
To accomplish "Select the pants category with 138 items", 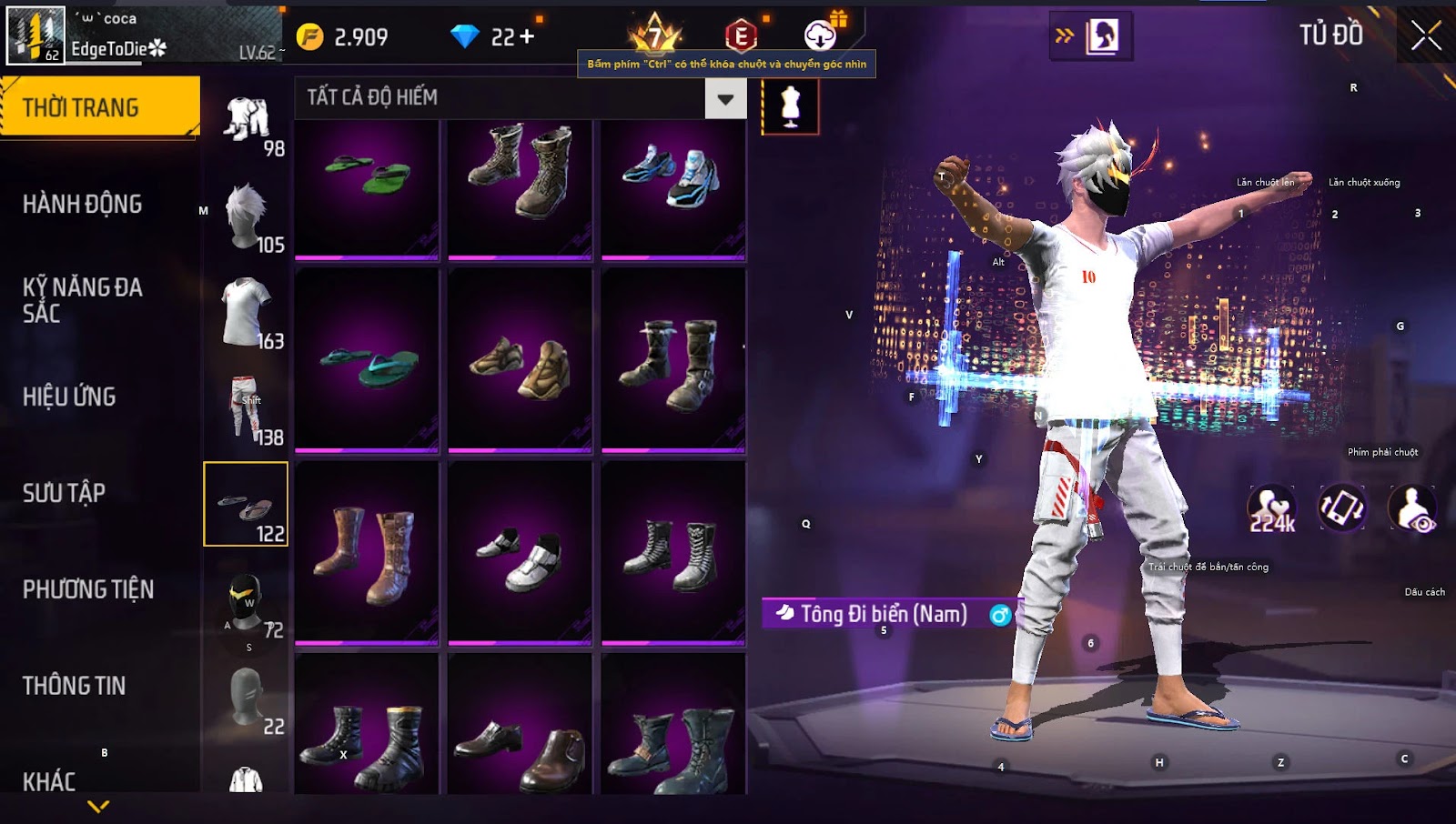I will coord(246,409).
